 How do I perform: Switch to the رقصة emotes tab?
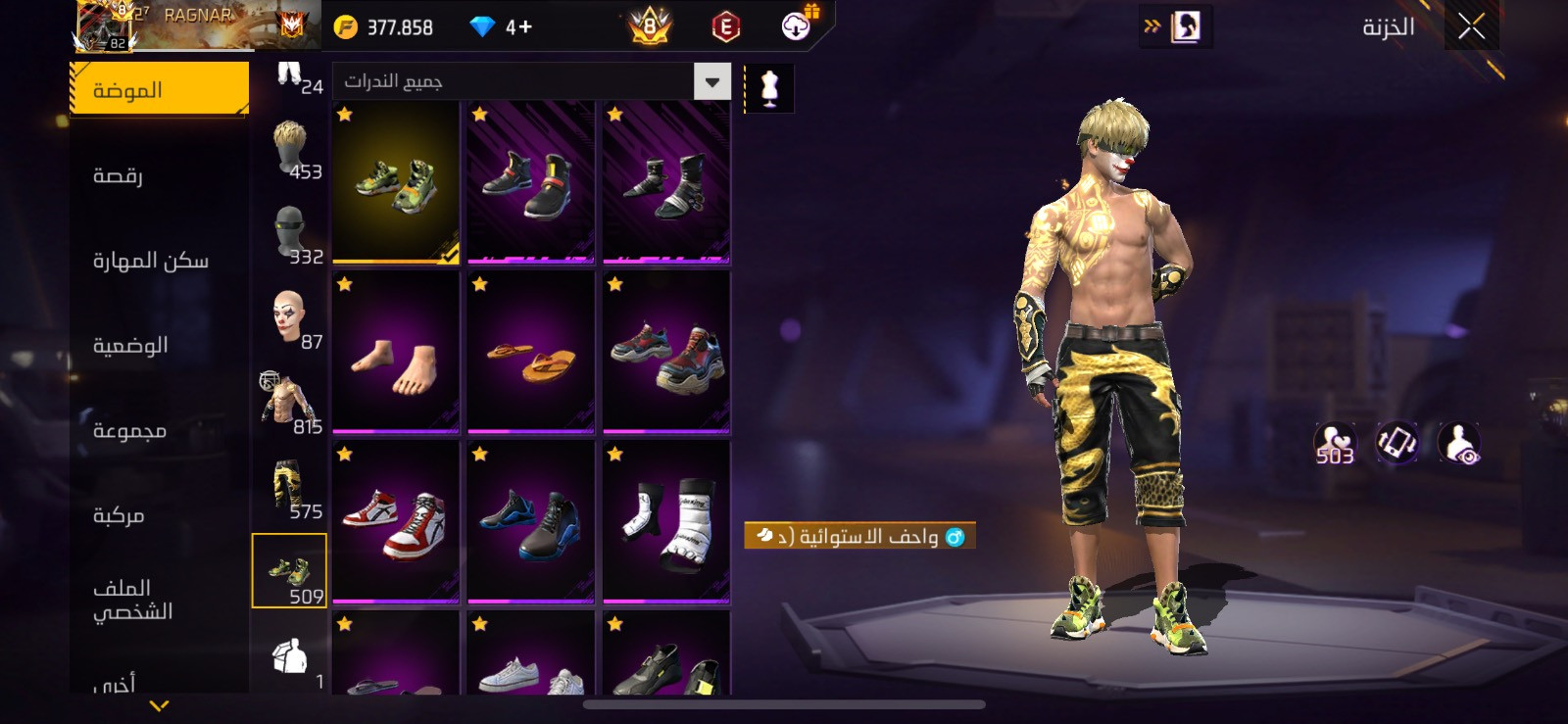click(119, 175)
